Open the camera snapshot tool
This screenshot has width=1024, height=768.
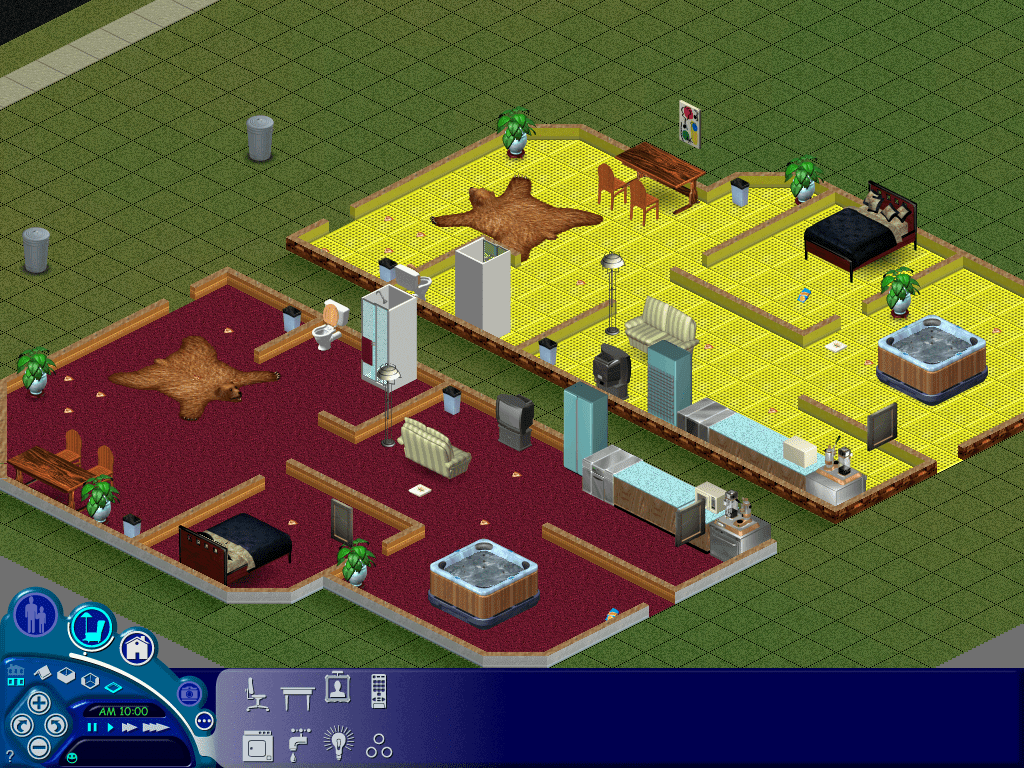click(189, 692)
